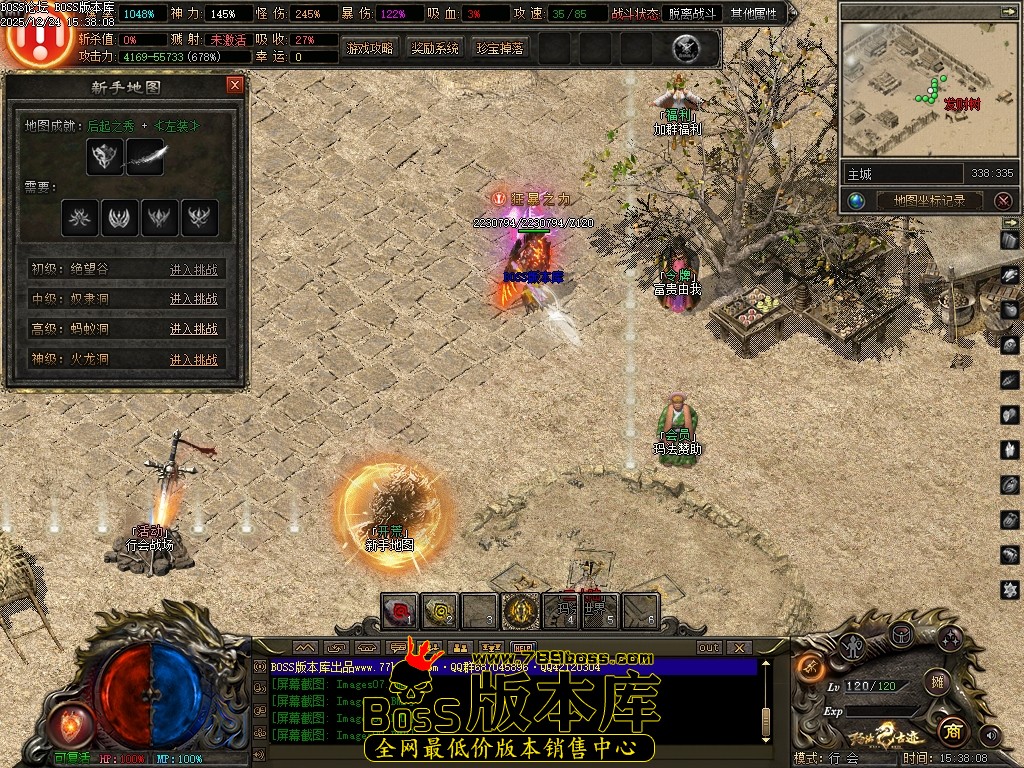The image size is (1024, 768).
Task: Click the 脱离战斗 leave combat button
Action: [x=692, y=14]
